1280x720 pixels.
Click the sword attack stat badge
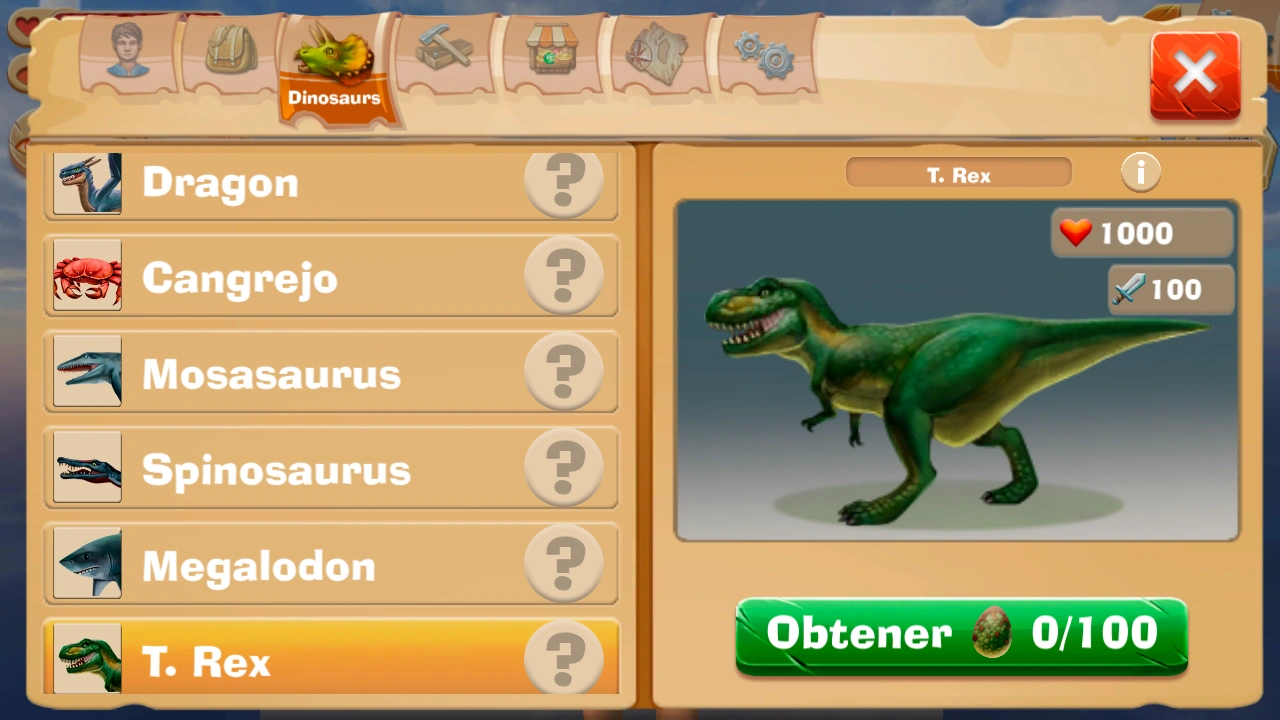click(x=1169, y=289)
